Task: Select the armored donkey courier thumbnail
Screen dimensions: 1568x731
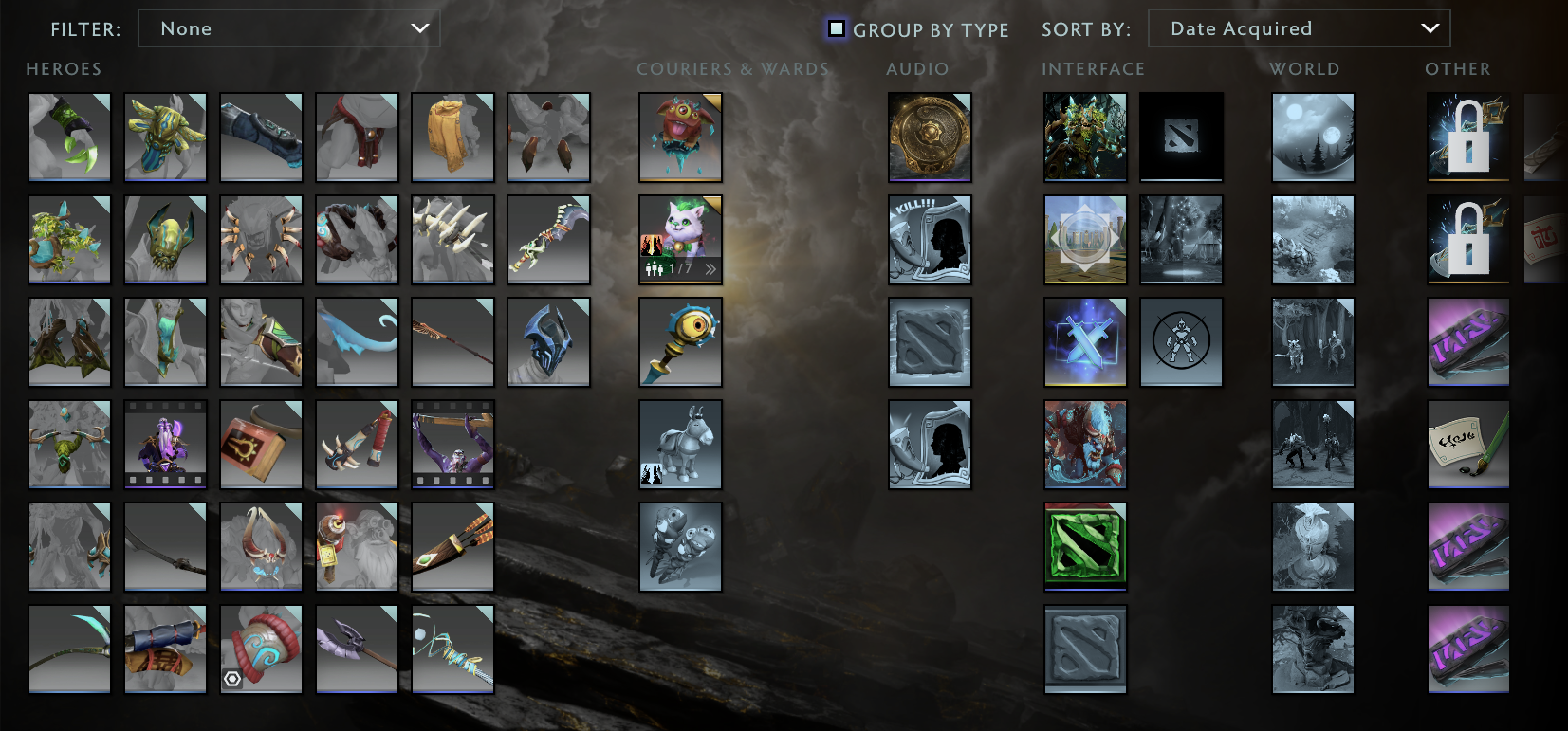Action: [x=681, y=445]
